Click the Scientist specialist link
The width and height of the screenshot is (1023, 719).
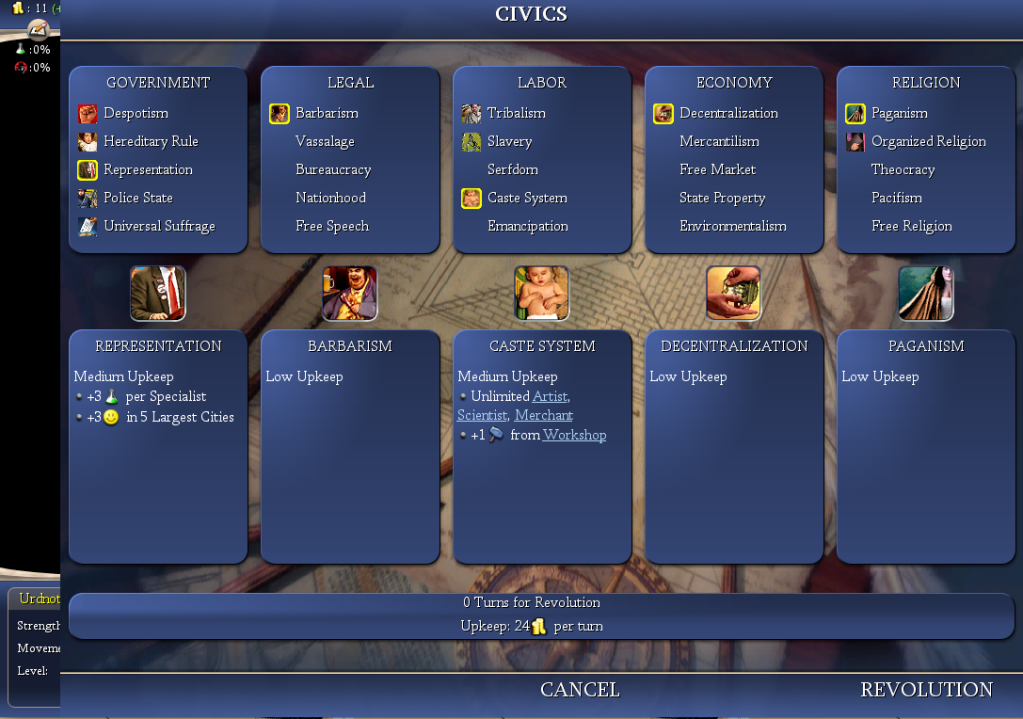[481, 415]
